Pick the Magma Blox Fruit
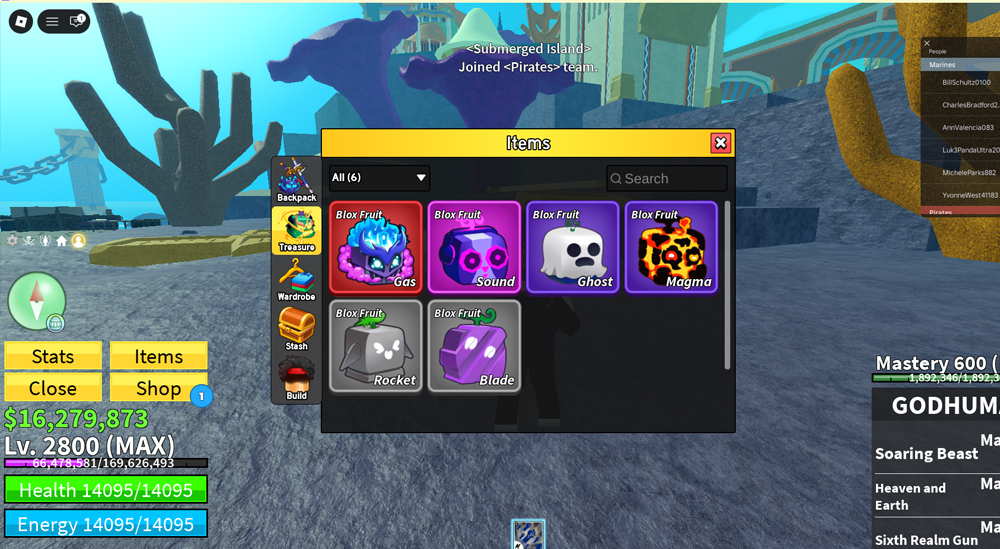This screenshot has width=1000, height=549. pyautogui.click(x=671, y=247)
